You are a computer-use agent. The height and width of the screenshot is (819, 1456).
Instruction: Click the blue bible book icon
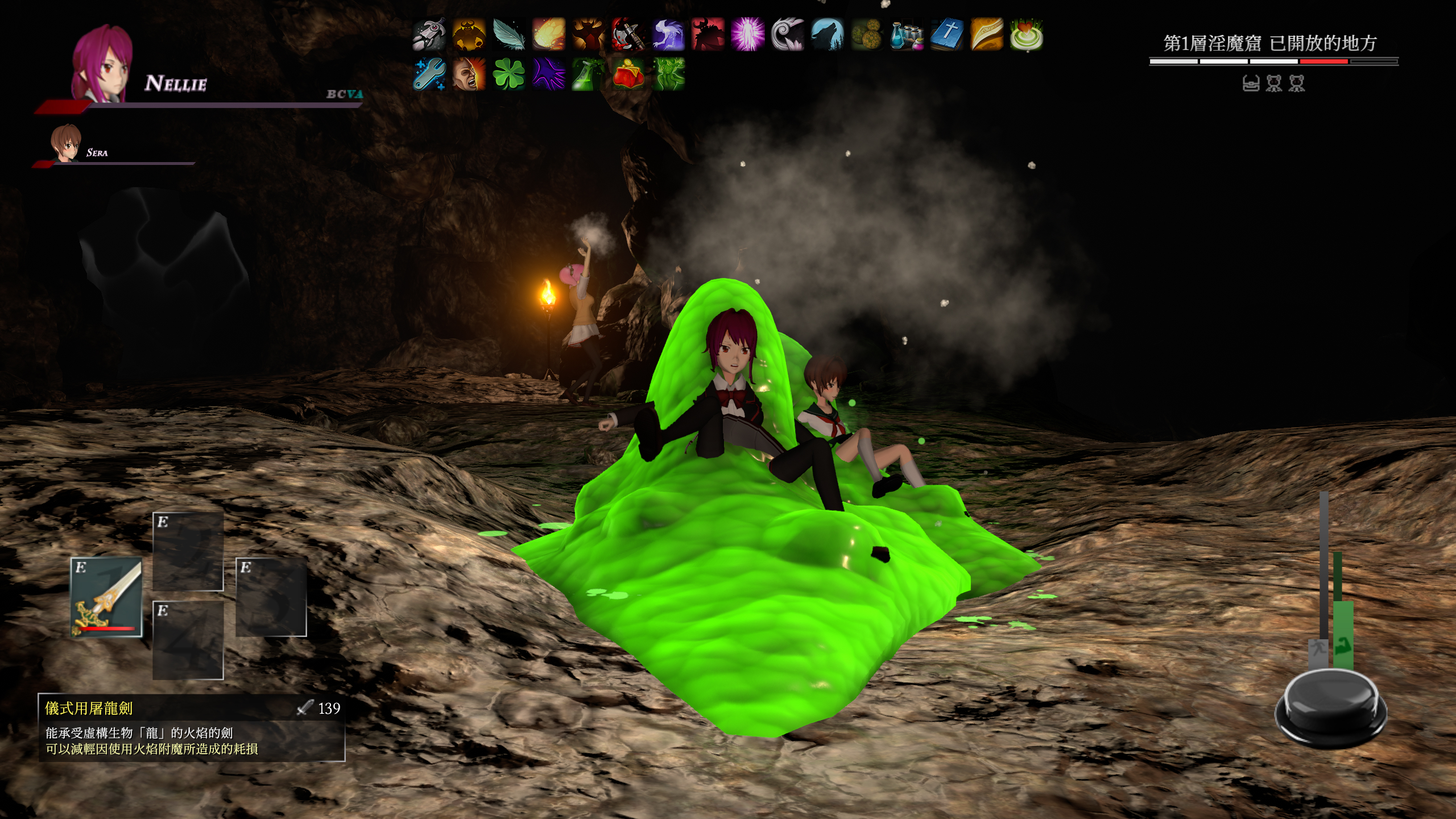[x=946, y=34]
